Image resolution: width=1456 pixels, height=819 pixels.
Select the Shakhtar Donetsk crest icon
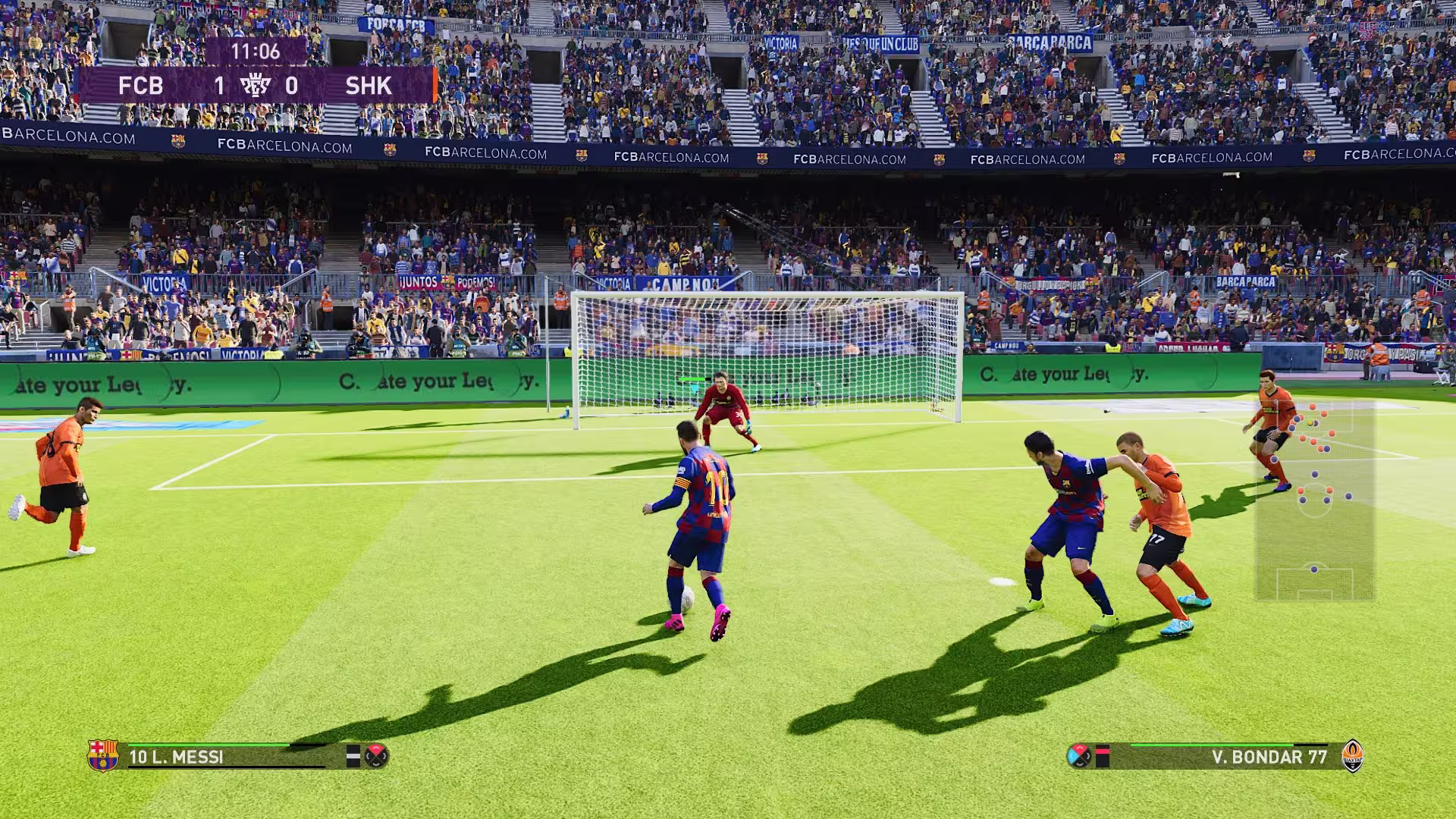[1352, 755]
